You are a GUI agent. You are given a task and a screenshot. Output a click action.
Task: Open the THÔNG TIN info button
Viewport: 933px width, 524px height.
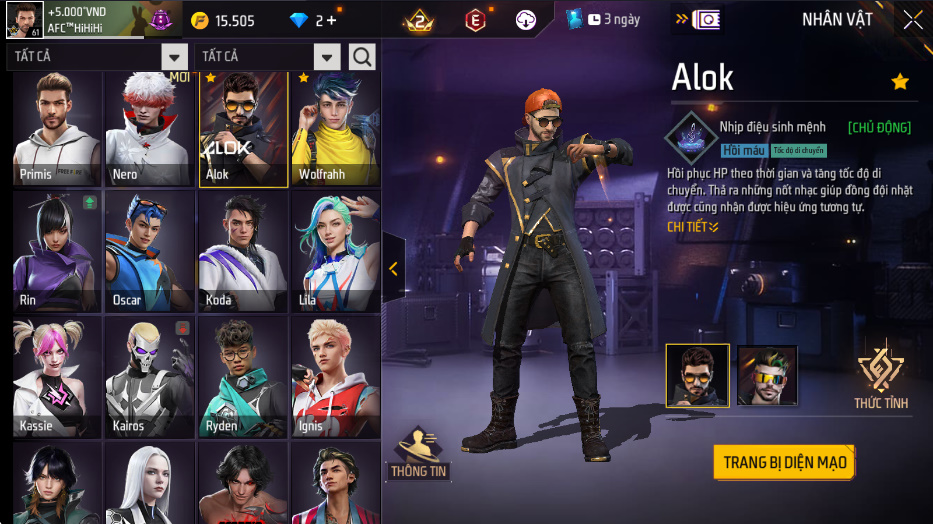pyautogui.click(x=419, y=452)
